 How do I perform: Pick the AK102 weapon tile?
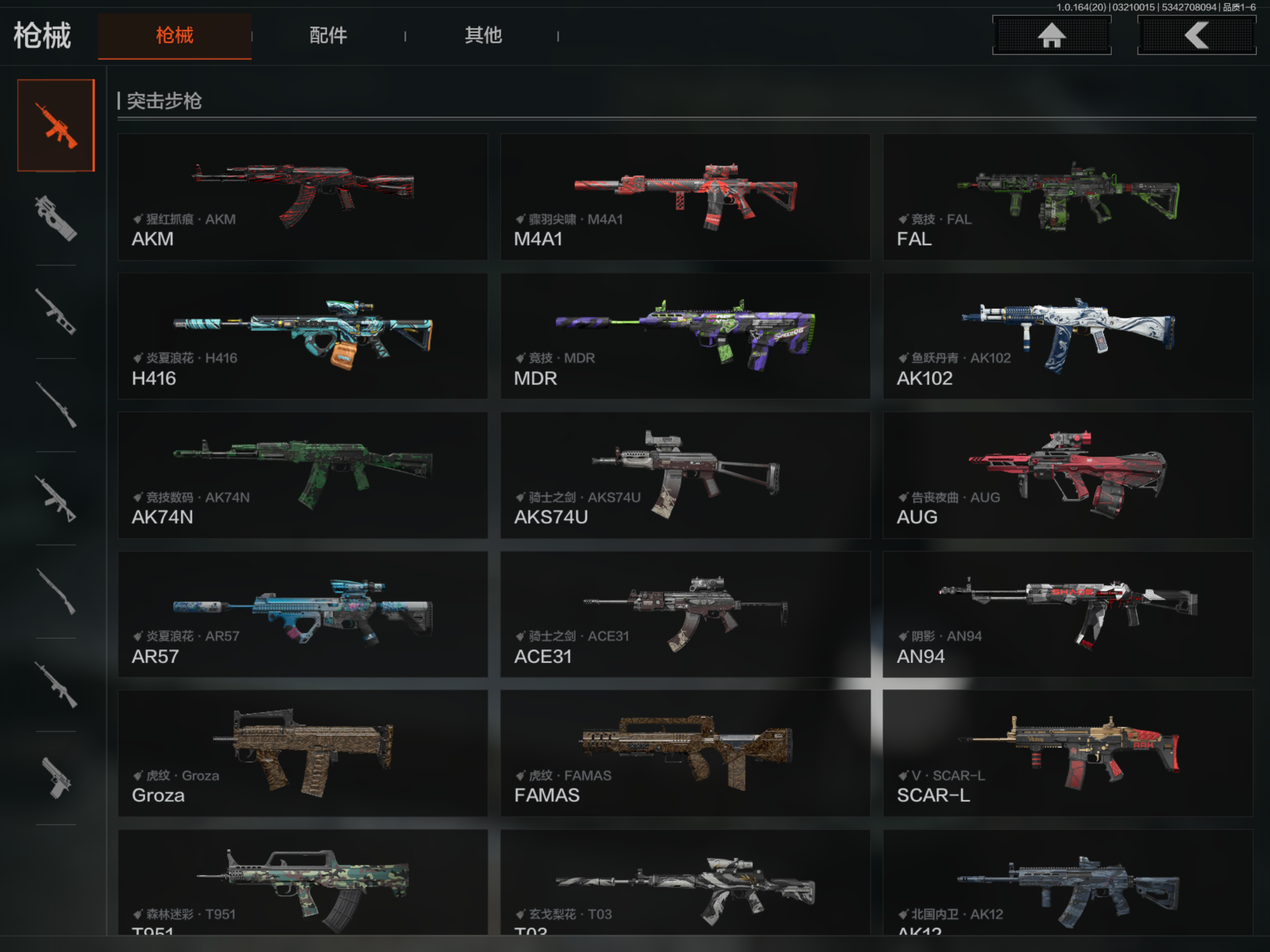click(1068, 336)
